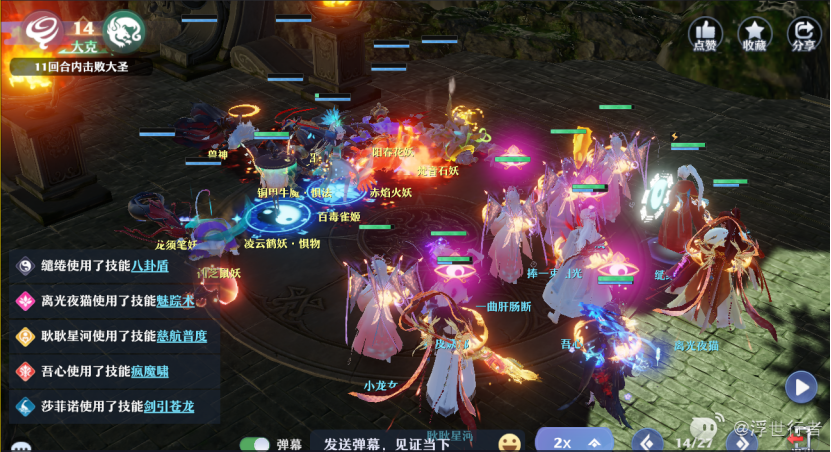Image resolution: width=831 pixels, height=452 pixels.
Task: Open the emoji picker smiley face
Action: pyautogui.click(x=510, y=442)
